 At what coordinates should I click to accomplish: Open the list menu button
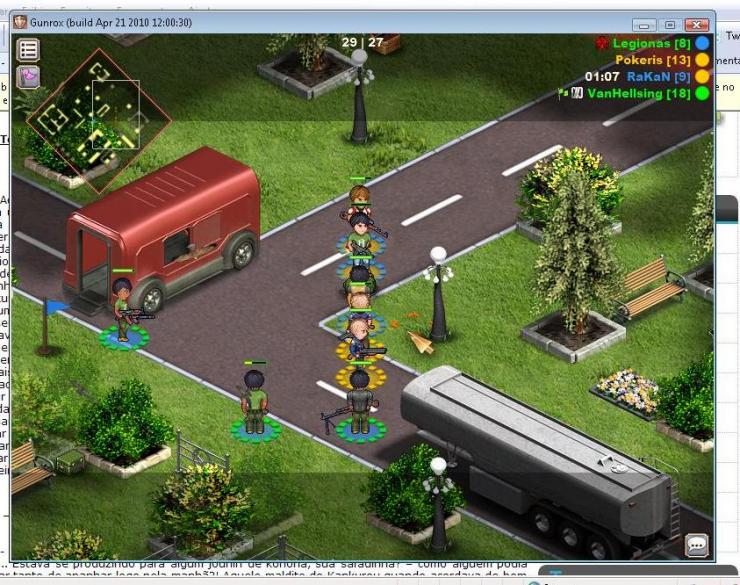click(x=28, y=49)
